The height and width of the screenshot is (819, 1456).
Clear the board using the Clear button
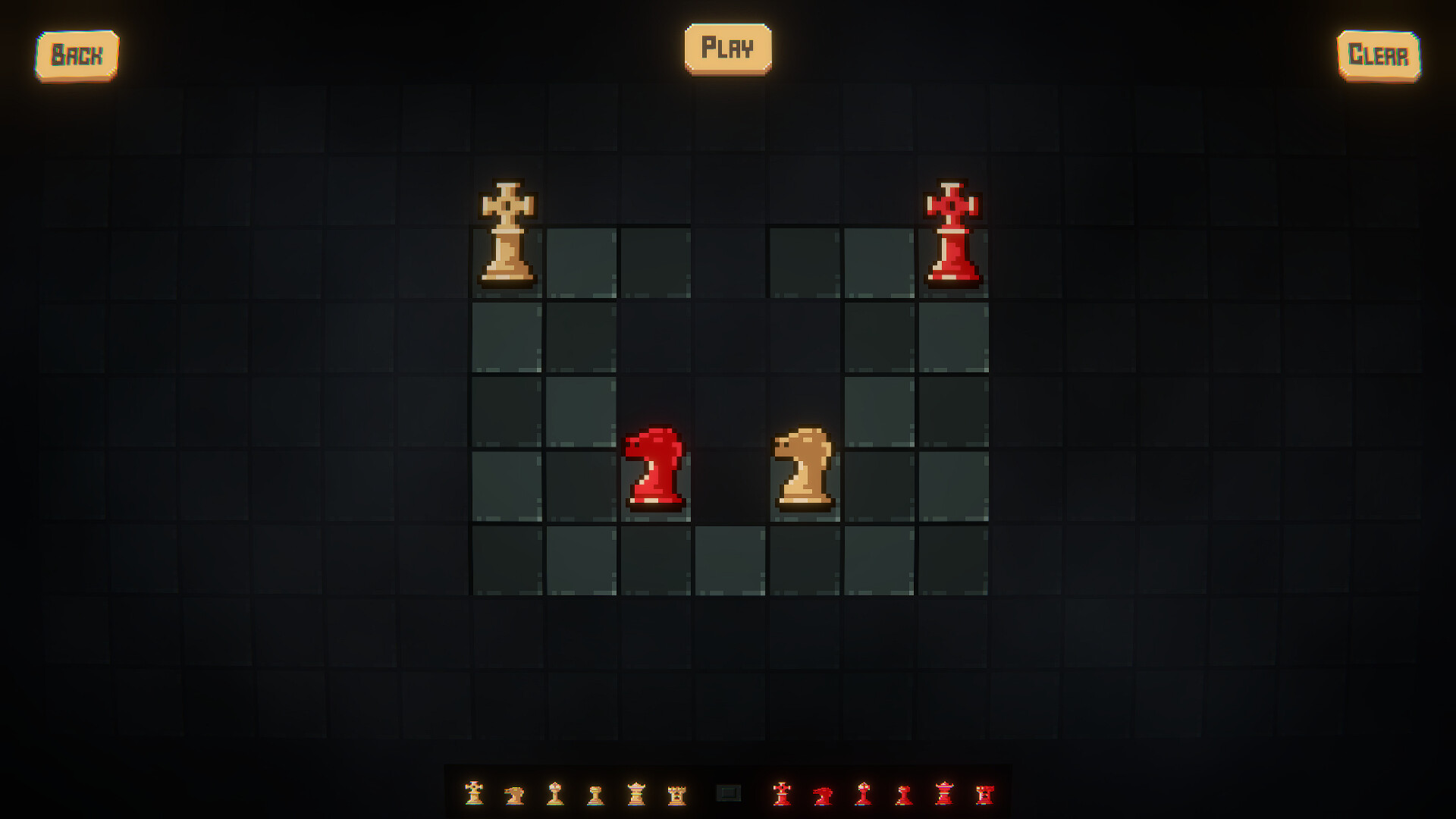tap(1379, 54)
